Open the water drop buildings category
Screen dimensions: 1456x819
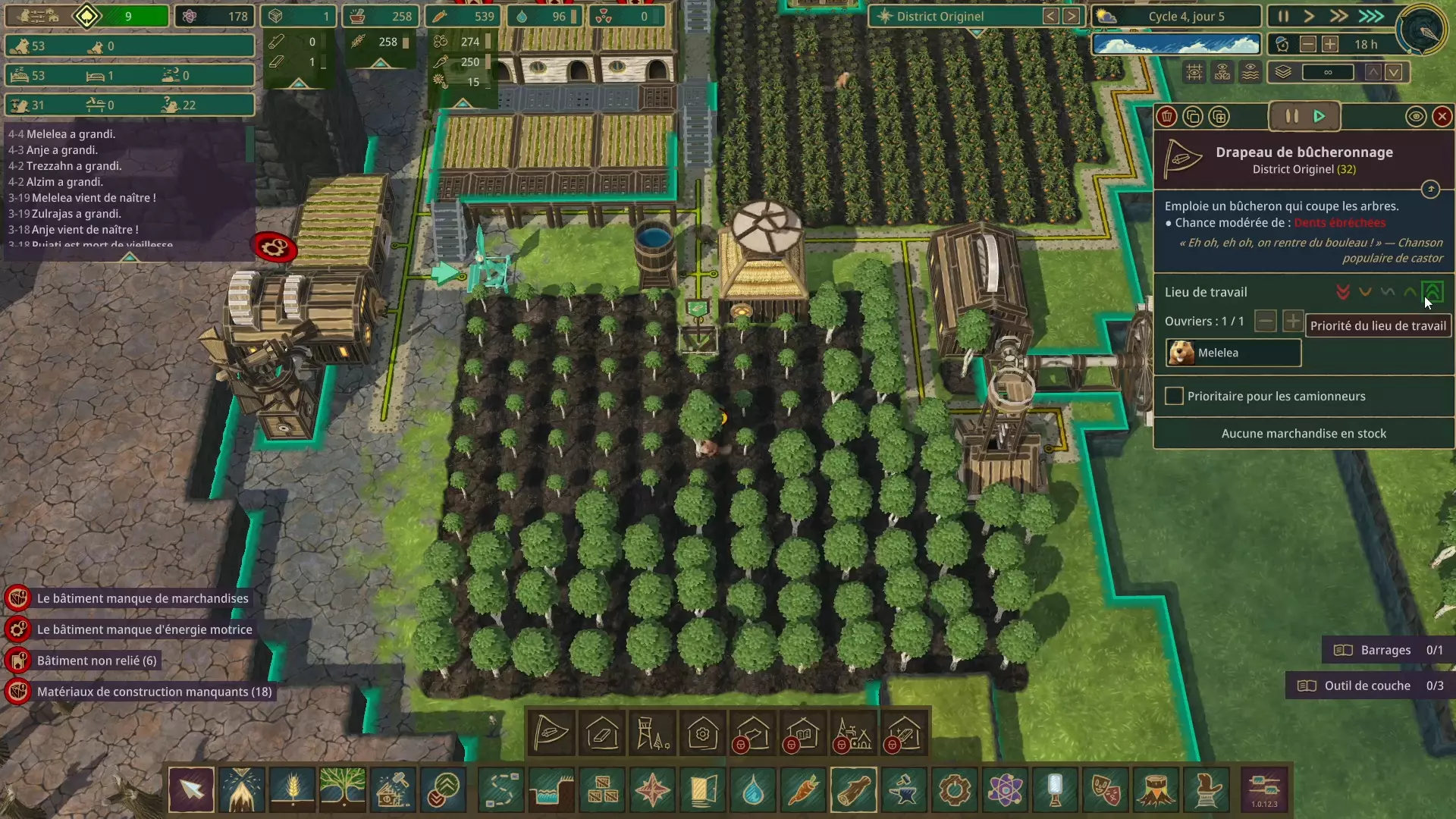click(x=753, y=790)
